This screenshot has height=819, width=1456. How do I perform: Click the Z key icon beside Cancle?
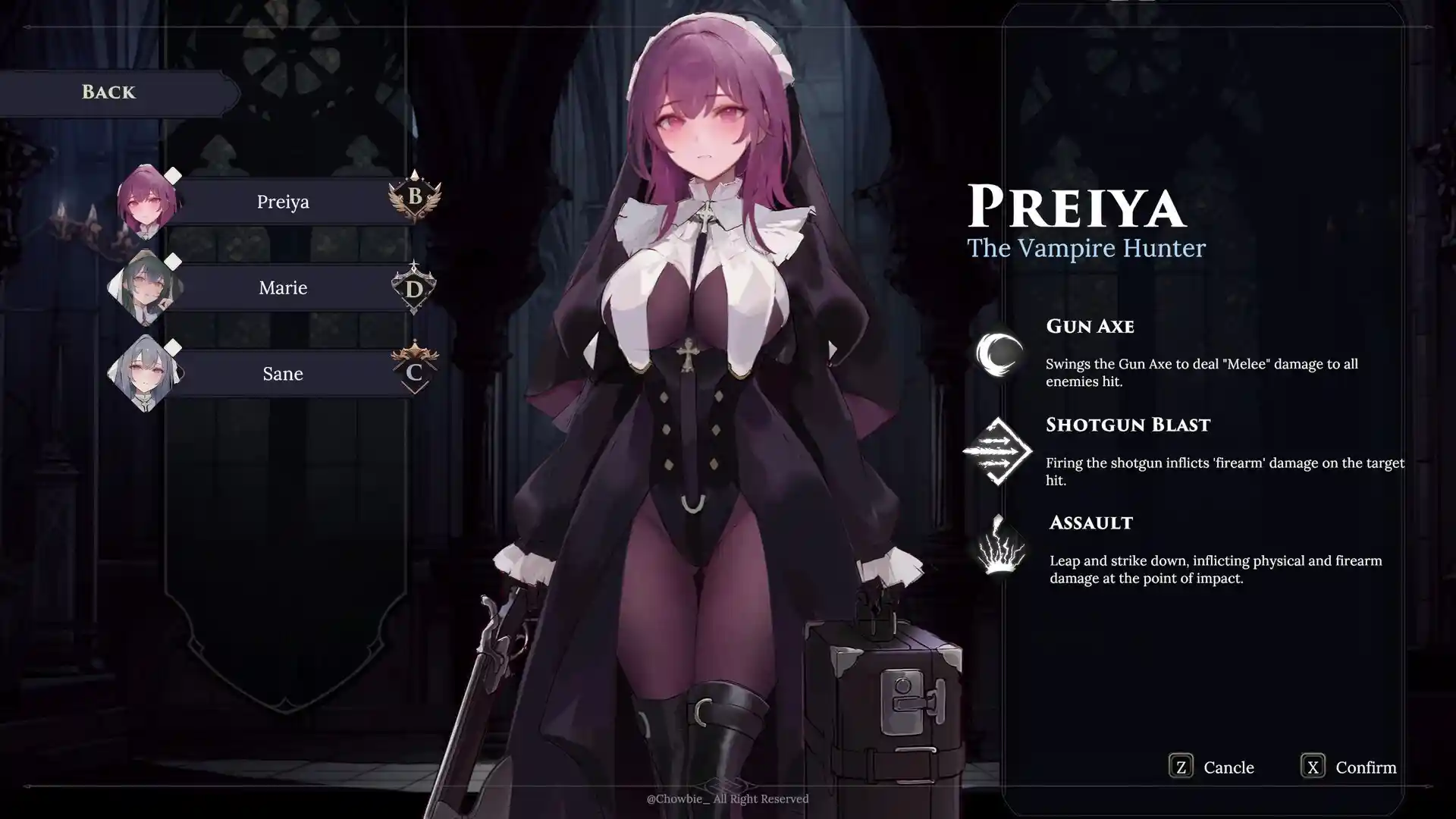(x=1180, y=767)
